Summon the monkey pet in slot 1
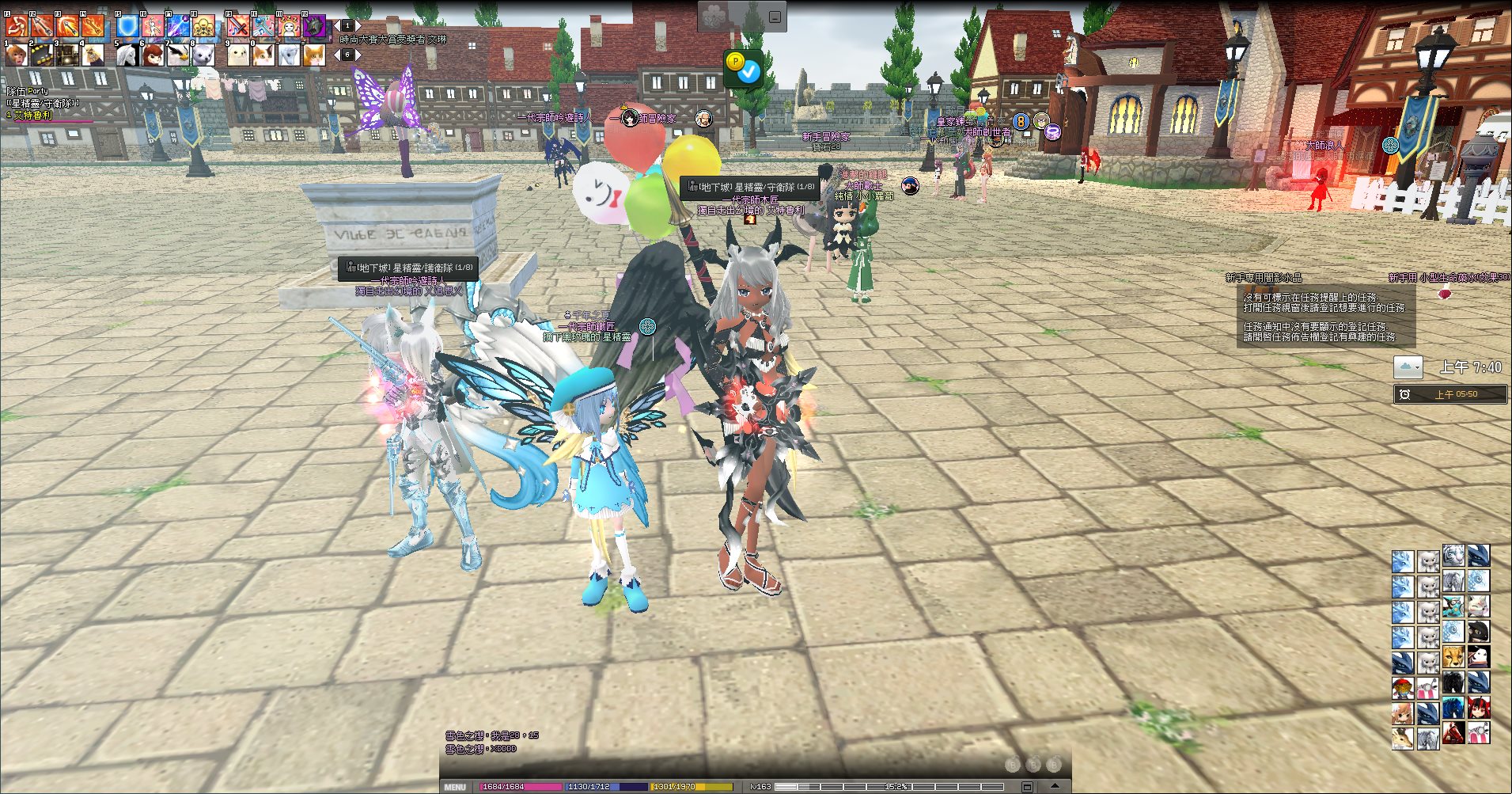 click(17, 55)
